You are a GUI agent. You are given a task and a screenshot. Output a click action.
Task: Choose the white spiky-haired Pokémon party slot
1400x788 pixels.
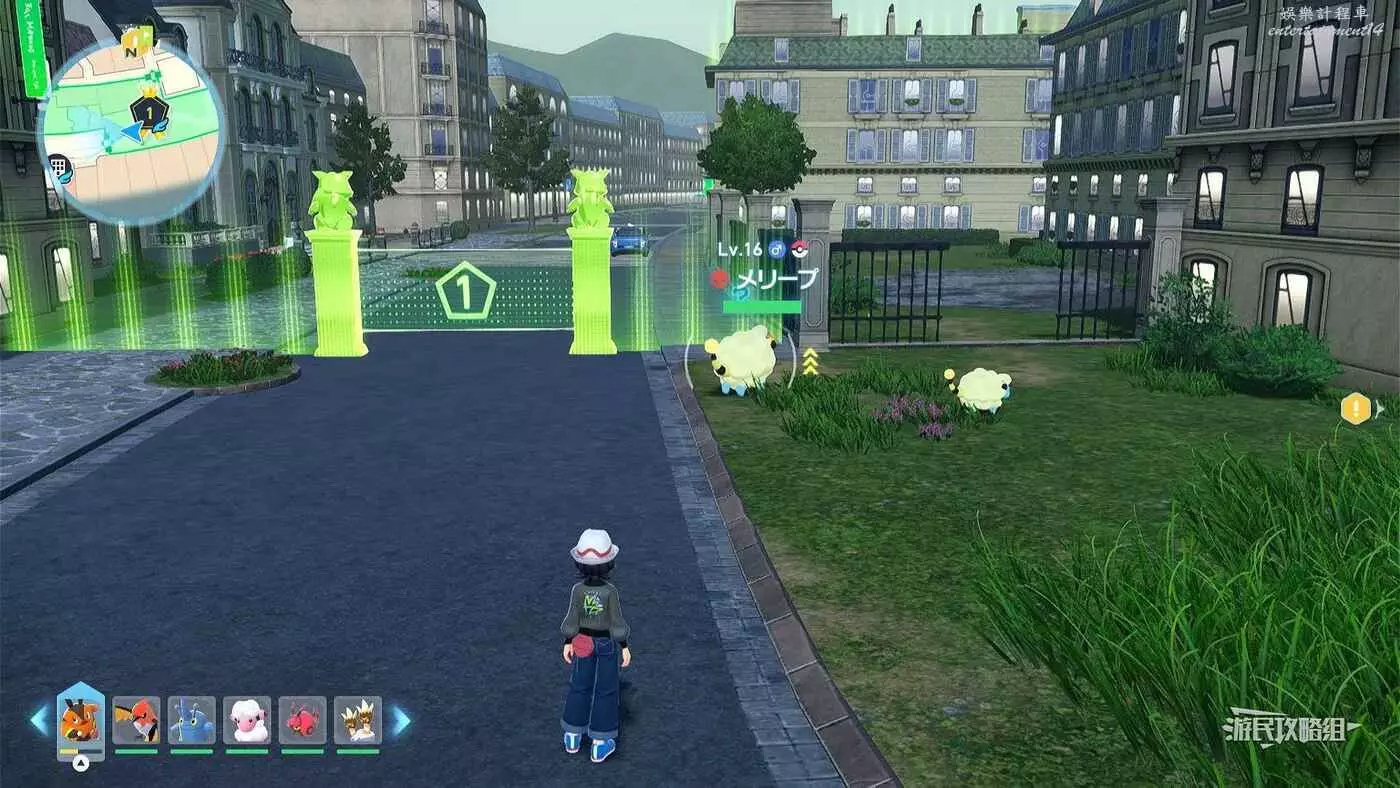click(x=357, y=720)
